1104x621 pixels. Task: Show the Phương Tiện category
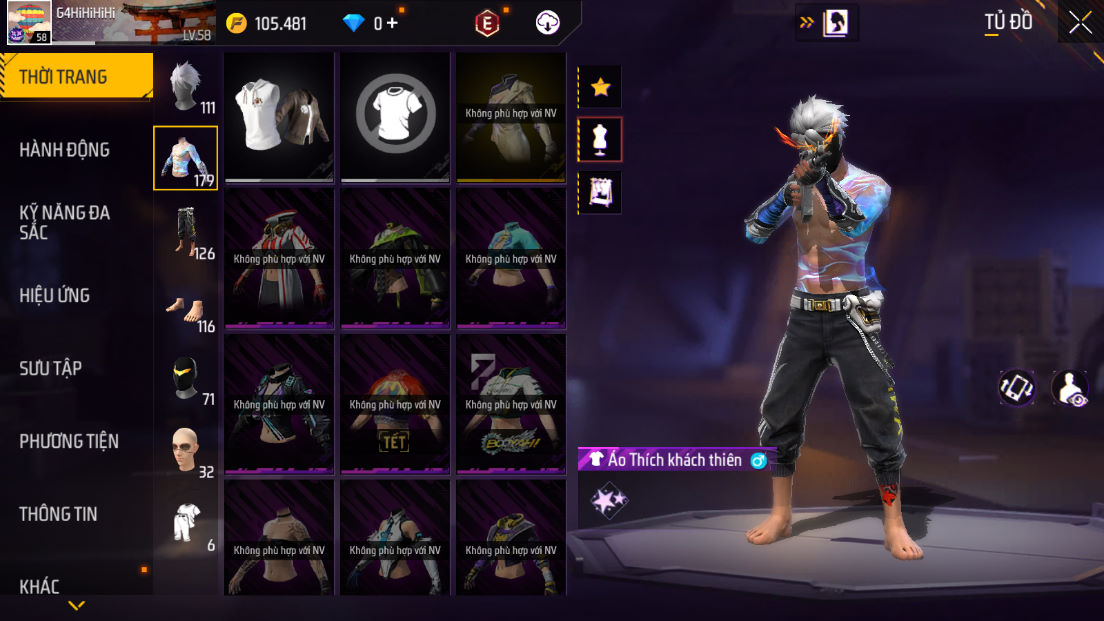(70, 441)
